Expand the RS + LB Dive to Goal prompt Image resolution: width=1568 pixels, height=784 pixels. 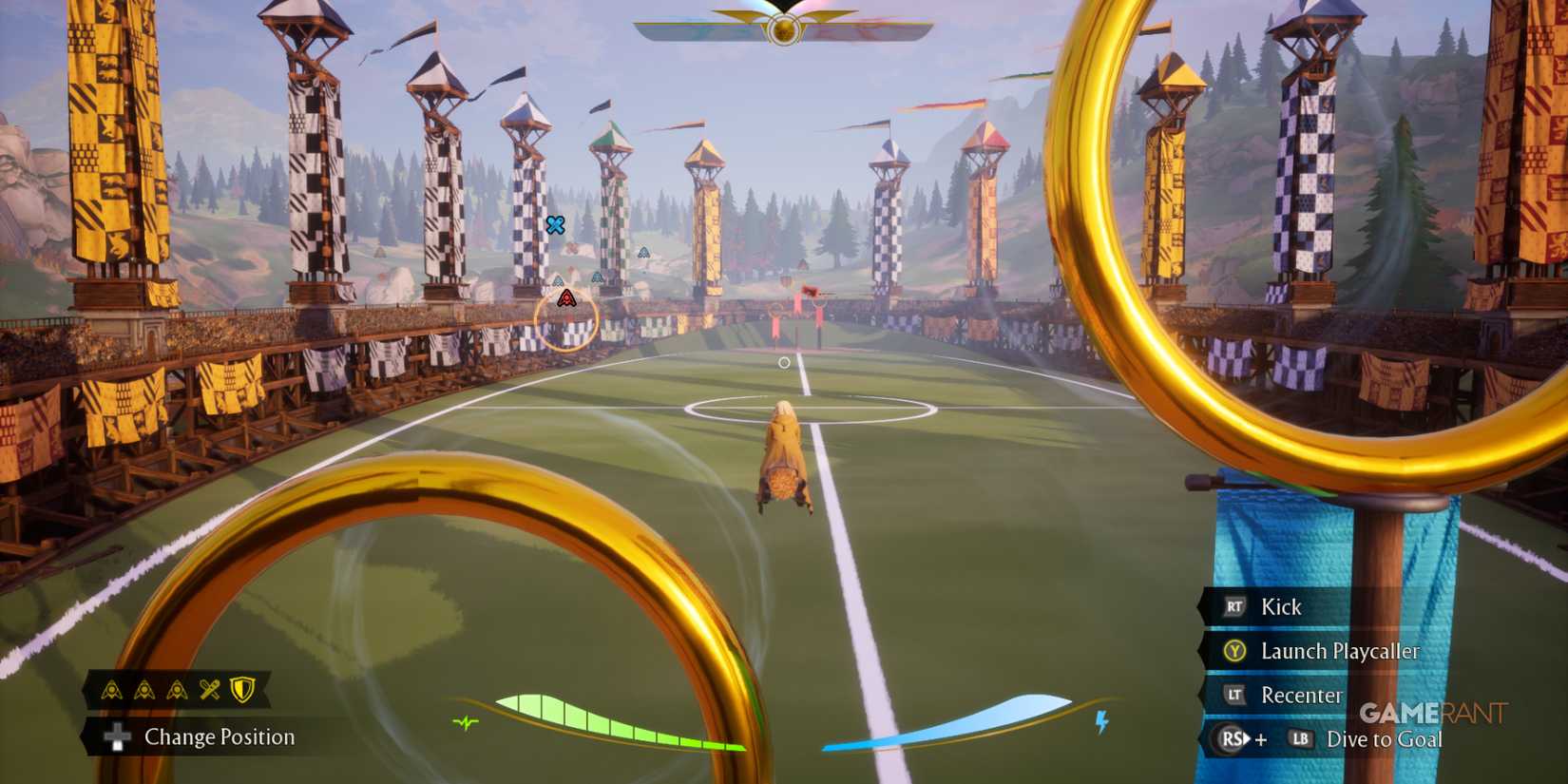[x=1330, y=738]
